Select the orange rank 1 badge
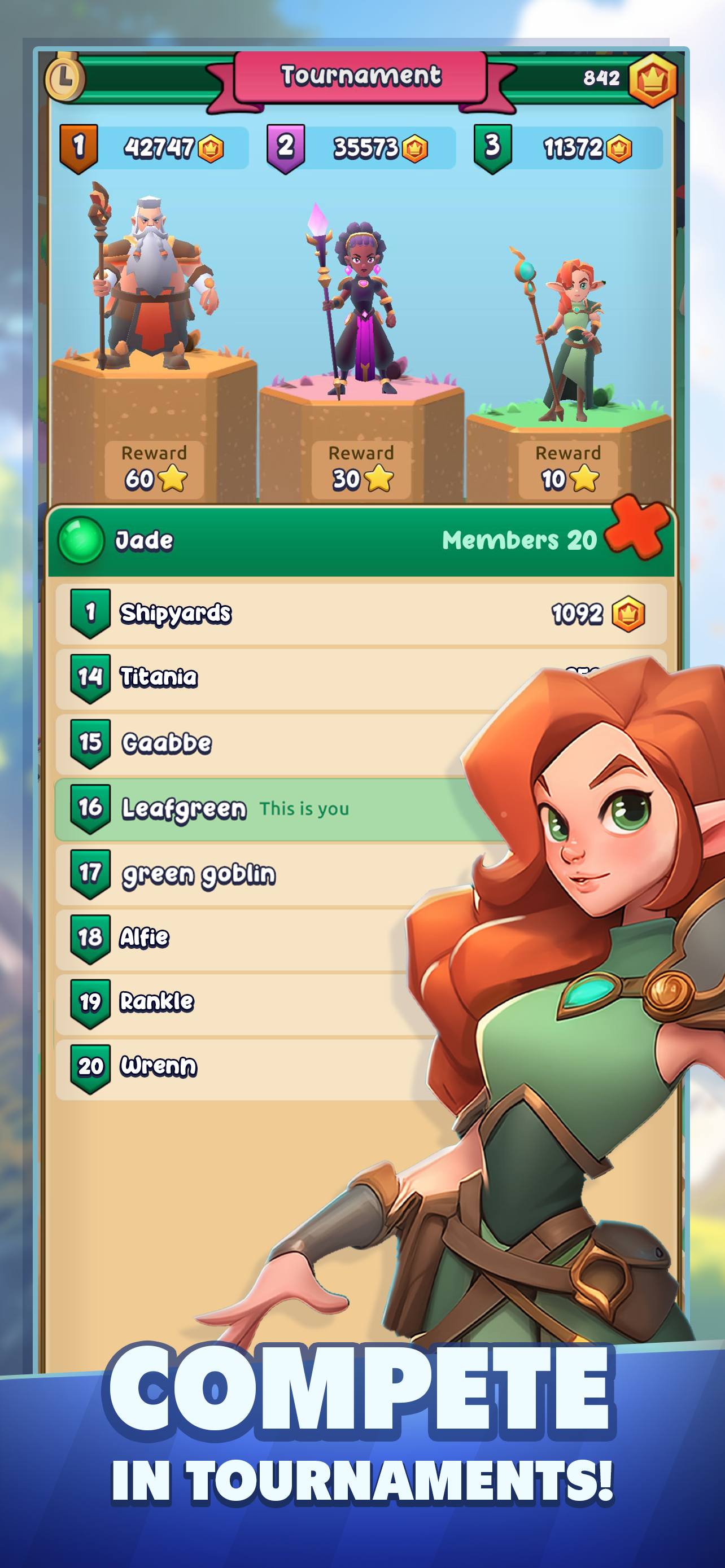The width and height of the screenshot is (725, 1568). 80,146
